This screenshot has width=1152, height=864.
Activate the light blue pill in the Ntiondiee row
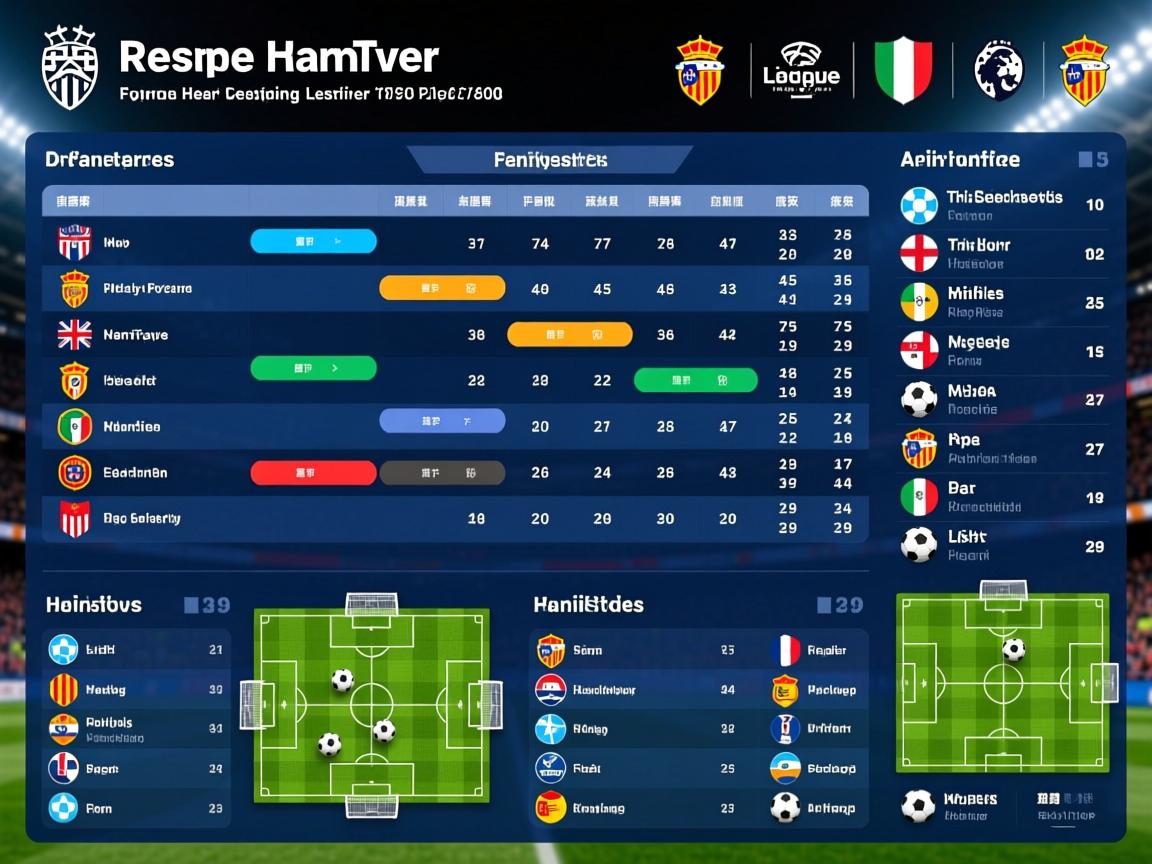click(x=442, y=421)
